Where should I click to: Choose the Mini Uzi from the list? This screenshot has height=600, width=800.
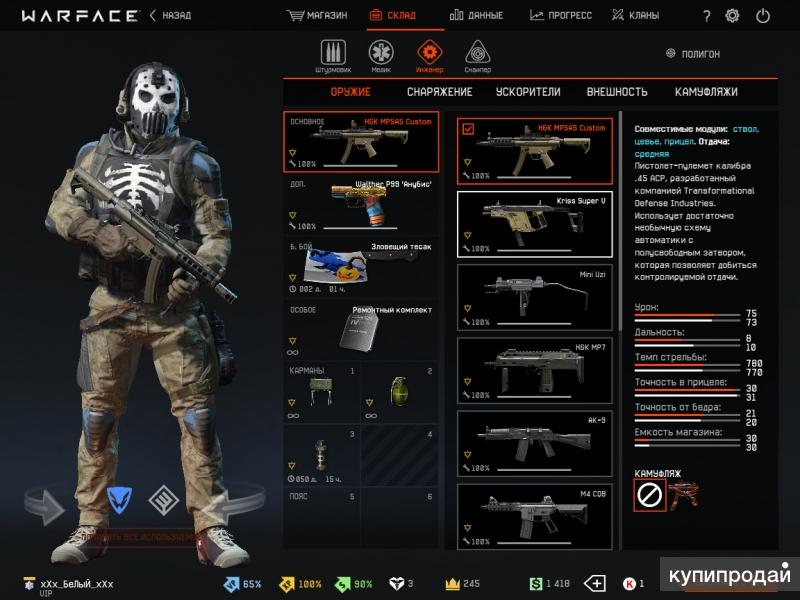(x=534, y=296)
